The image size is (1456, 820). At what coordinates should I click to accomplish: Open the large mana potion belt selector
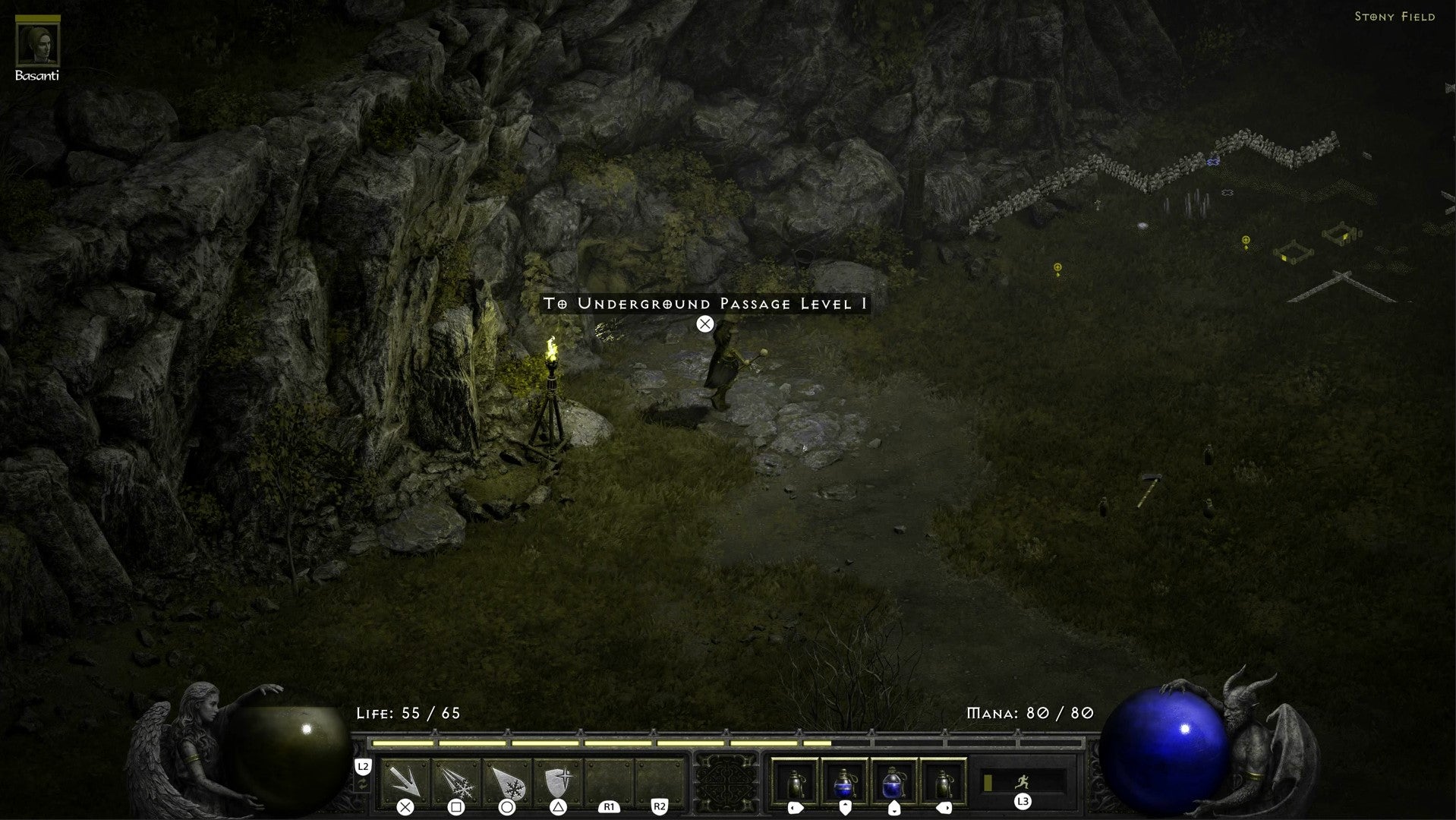click(x=895, y=784)
